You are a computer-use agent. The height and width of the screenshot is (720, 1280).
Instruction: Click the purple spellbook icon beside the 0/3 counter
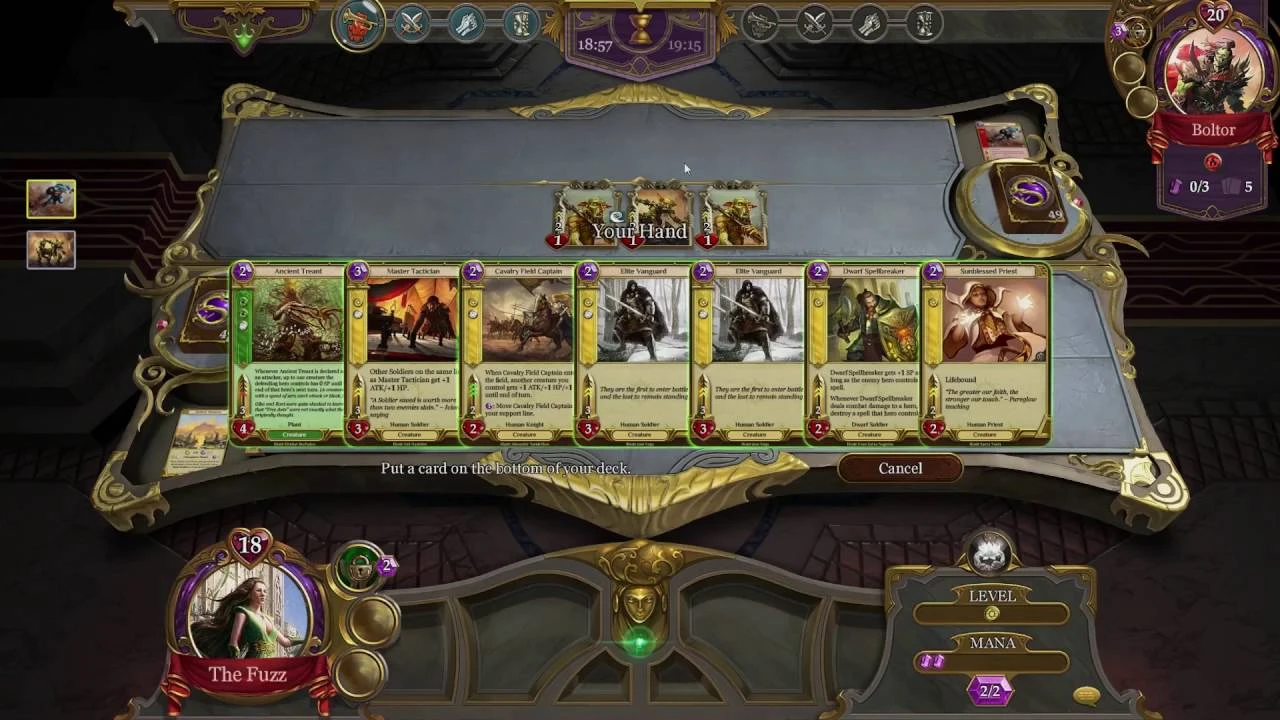1177,185
